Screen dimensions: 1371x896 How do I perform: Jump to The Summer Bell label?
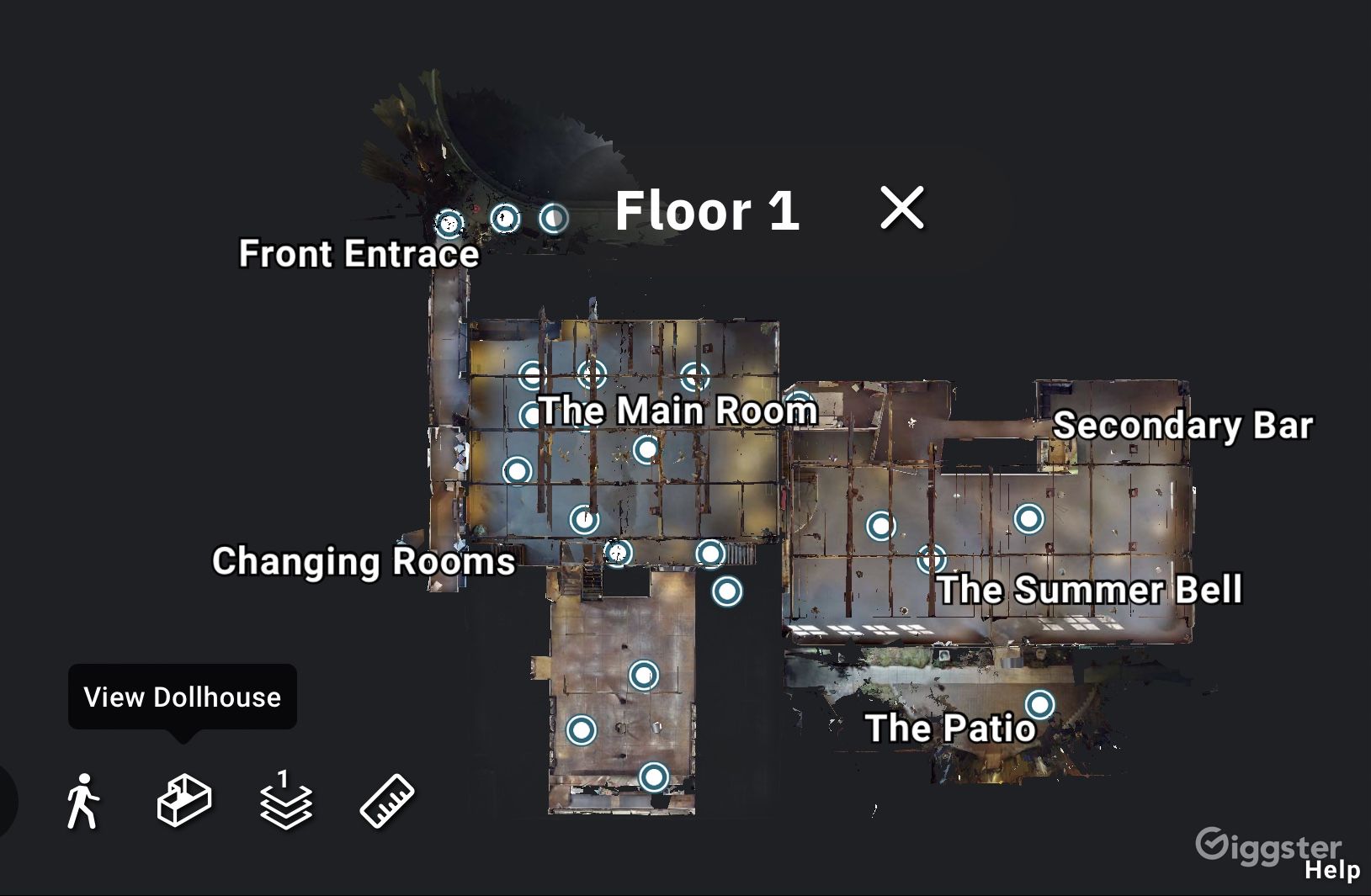click(x=1089, y=589)
